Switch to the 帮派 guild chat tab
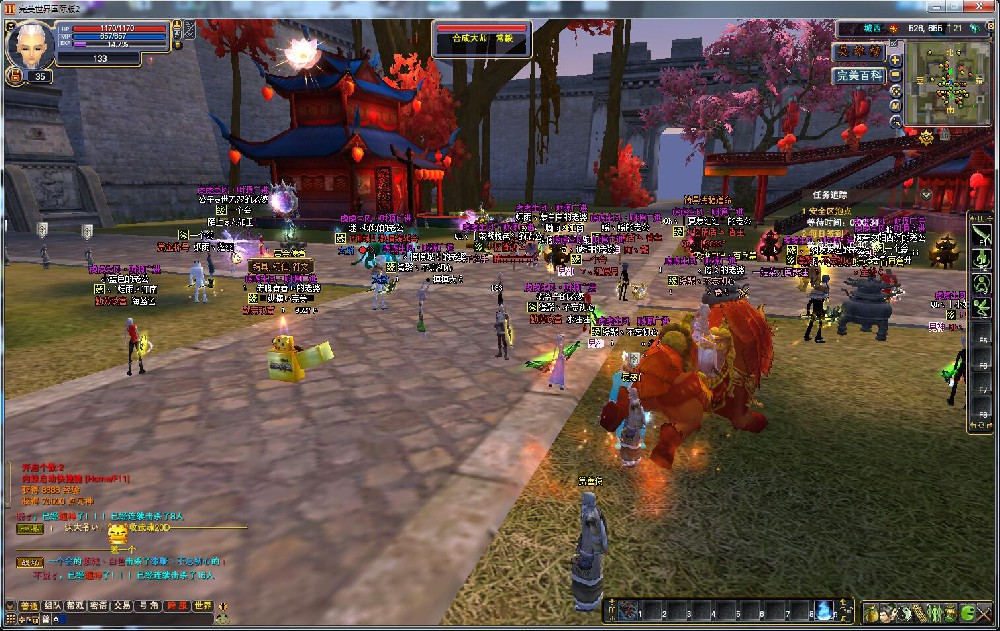 pos(75,606)
